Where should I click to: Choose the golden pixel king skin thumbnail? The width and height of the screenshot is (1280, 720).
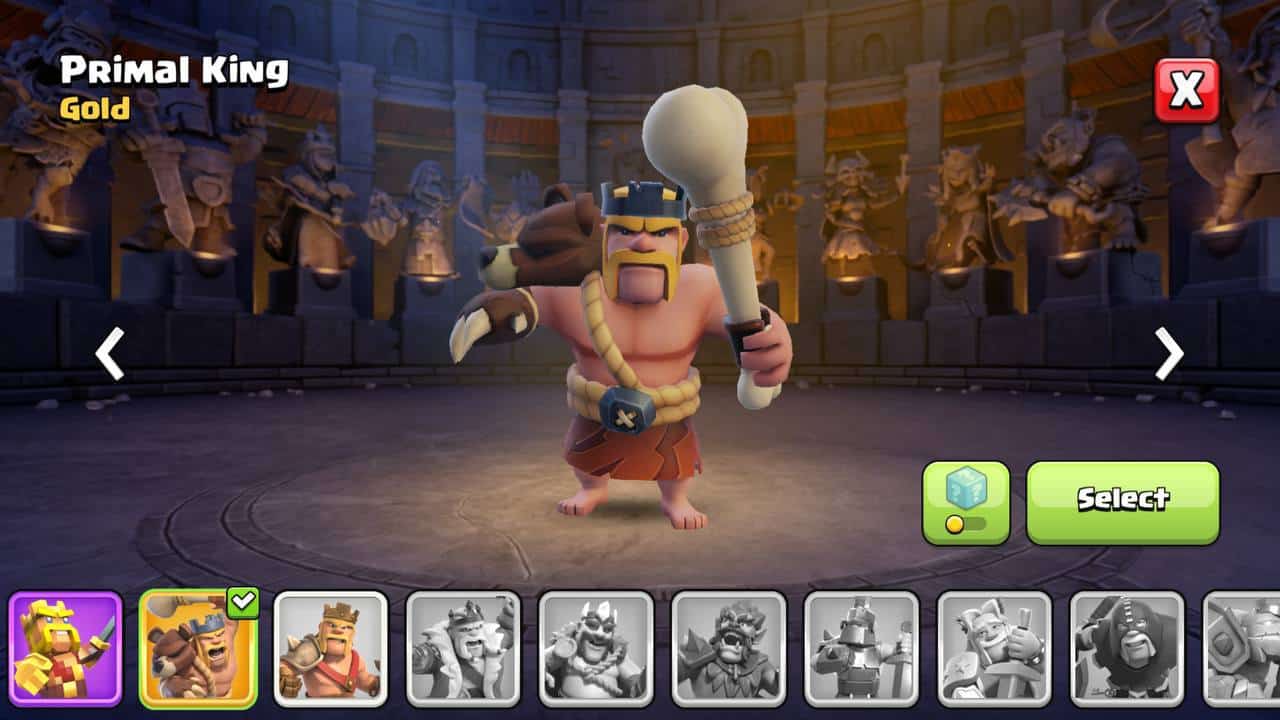coord(66,648)
